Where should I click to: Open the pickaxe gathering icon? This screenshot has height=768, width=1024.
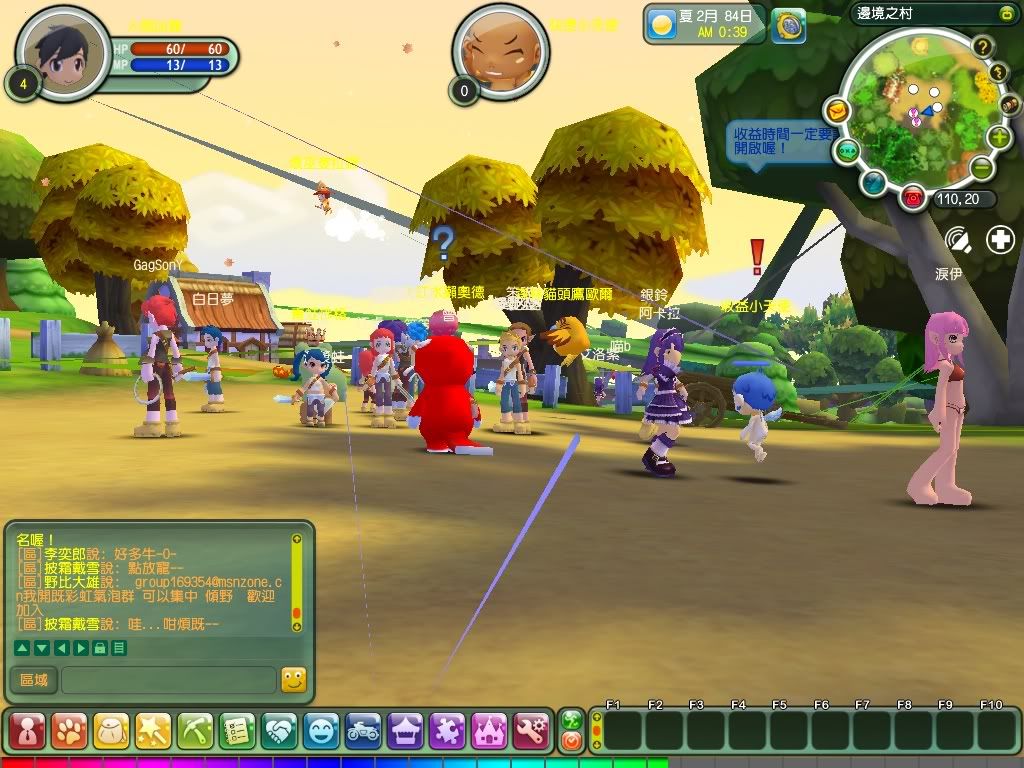click(x=195, y=731)
